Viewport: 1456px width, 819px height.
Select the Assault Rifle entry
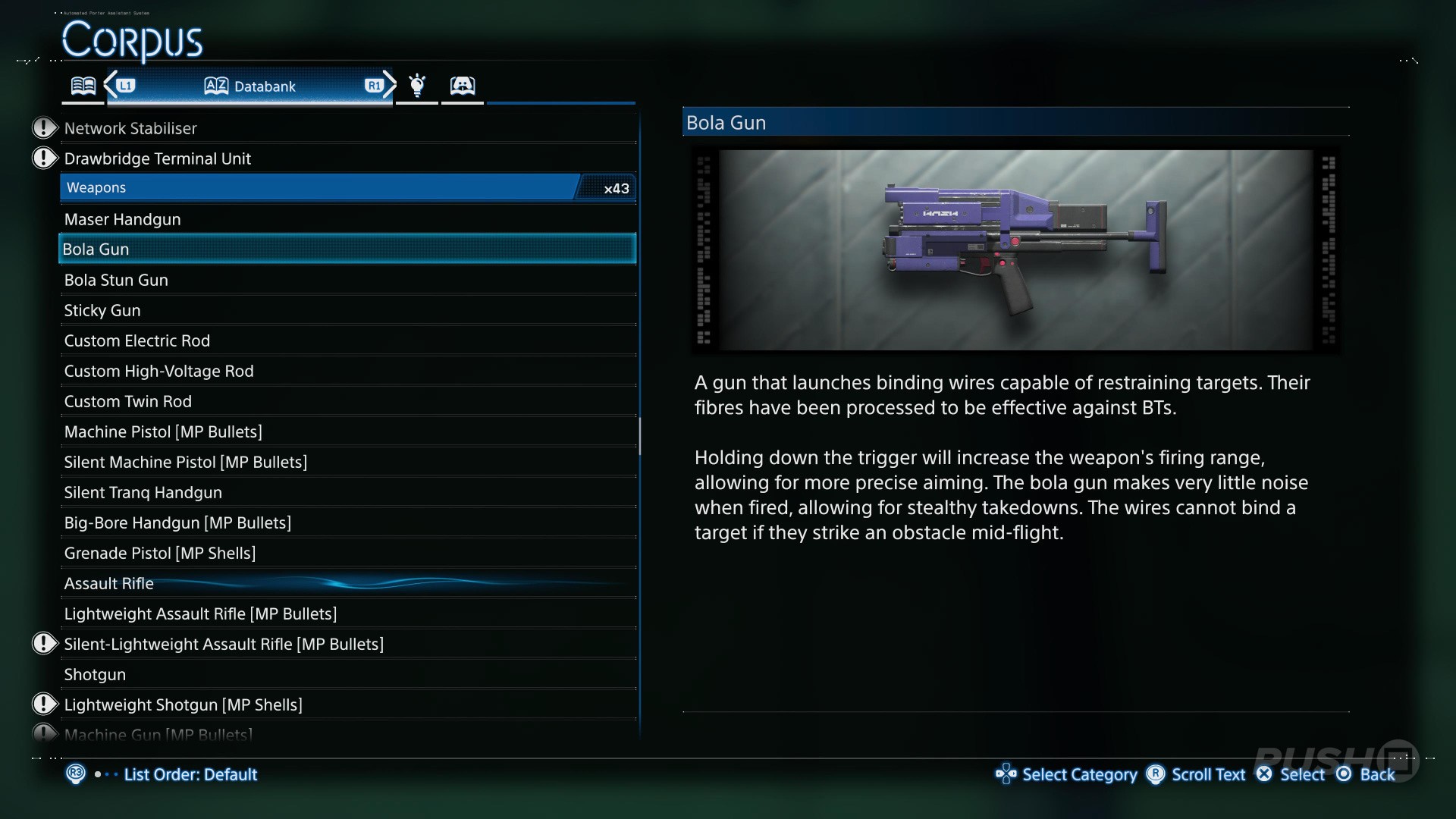click(109, 583)
